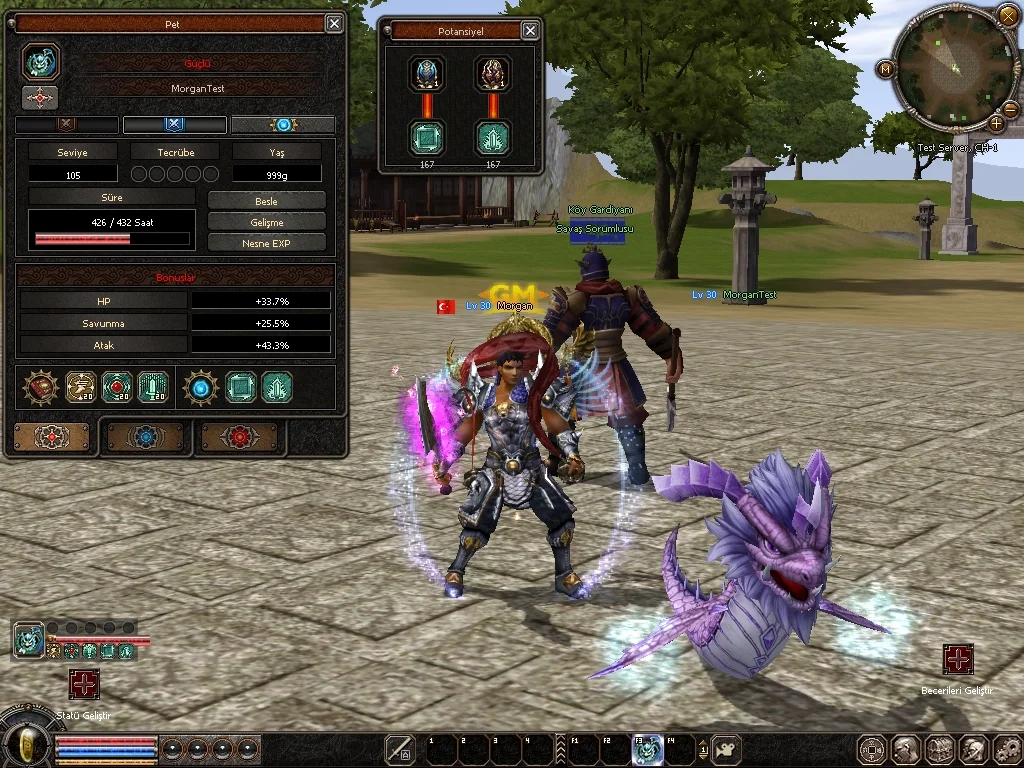Zoom in the minimap with plus button
The height and width of the screenshot is (768, 1024).
[x=996, y=124]
